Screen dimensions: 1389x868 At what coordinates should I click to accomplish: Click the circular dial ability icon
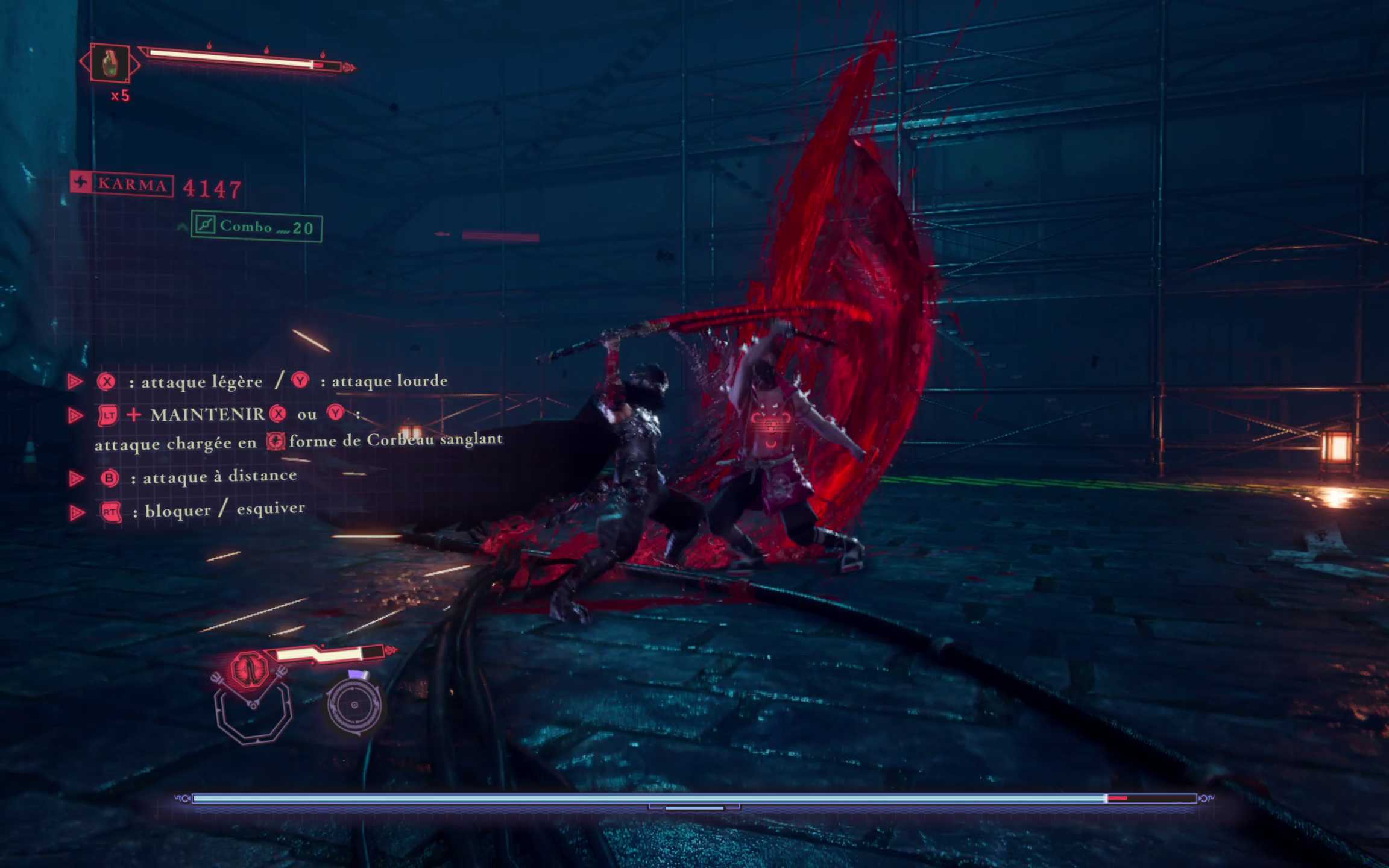pyautogui.click(x=354, y=705)
